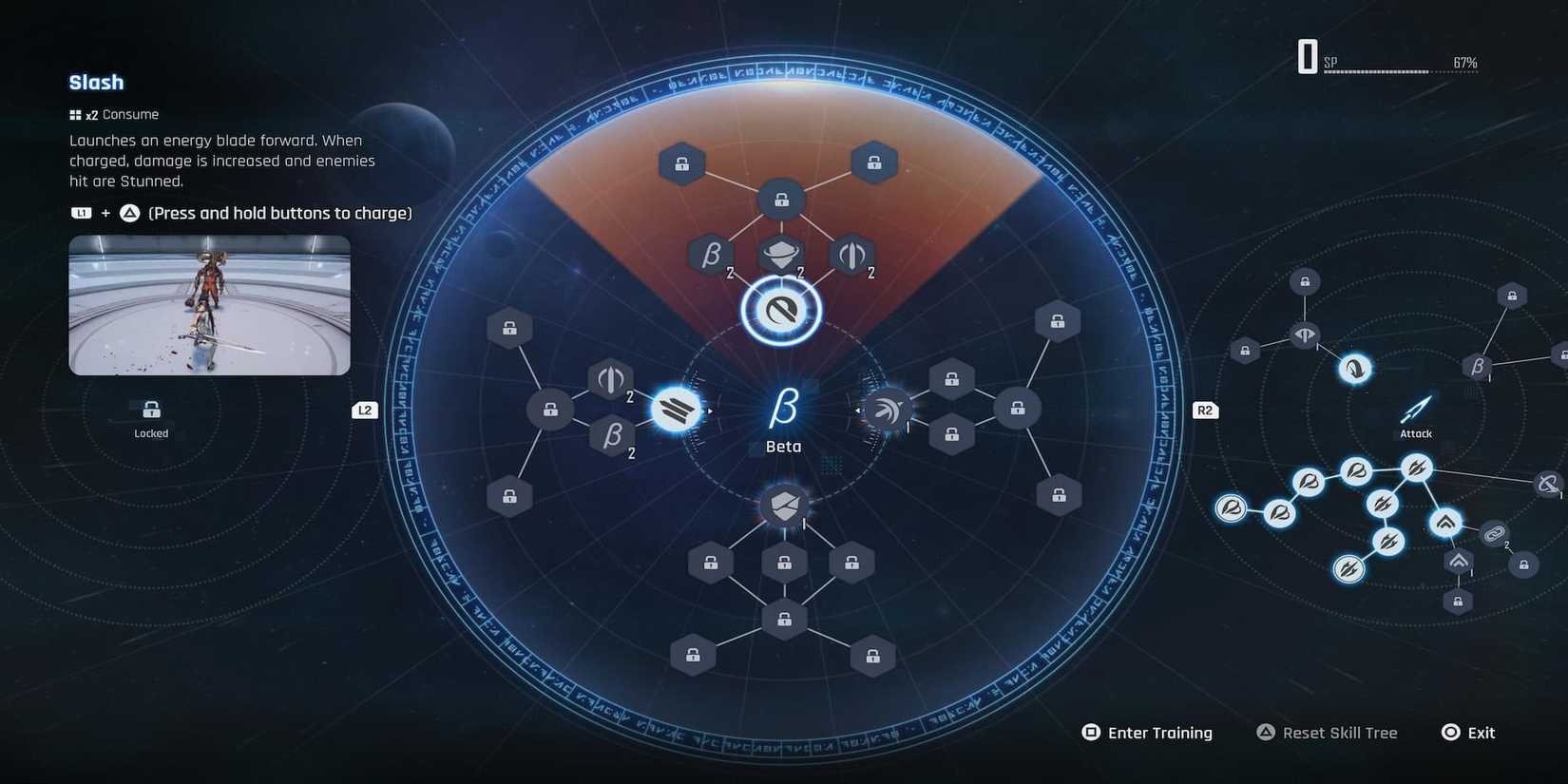Select the vertical-line hex node right of Slash
Screen dimensions: 1568x784
coord(851,255)
